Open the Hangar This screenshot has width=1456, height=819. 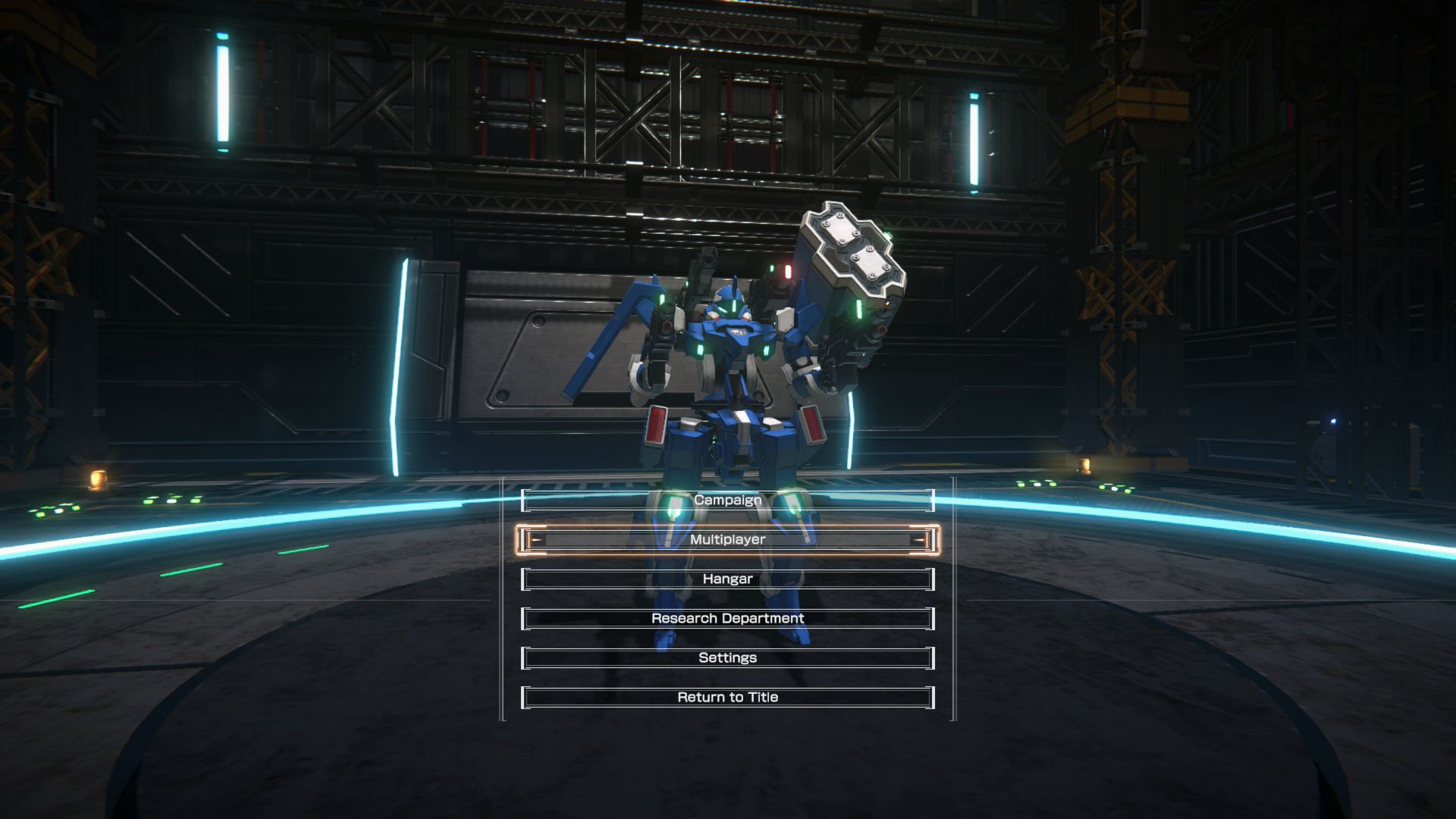coord(726,579)
